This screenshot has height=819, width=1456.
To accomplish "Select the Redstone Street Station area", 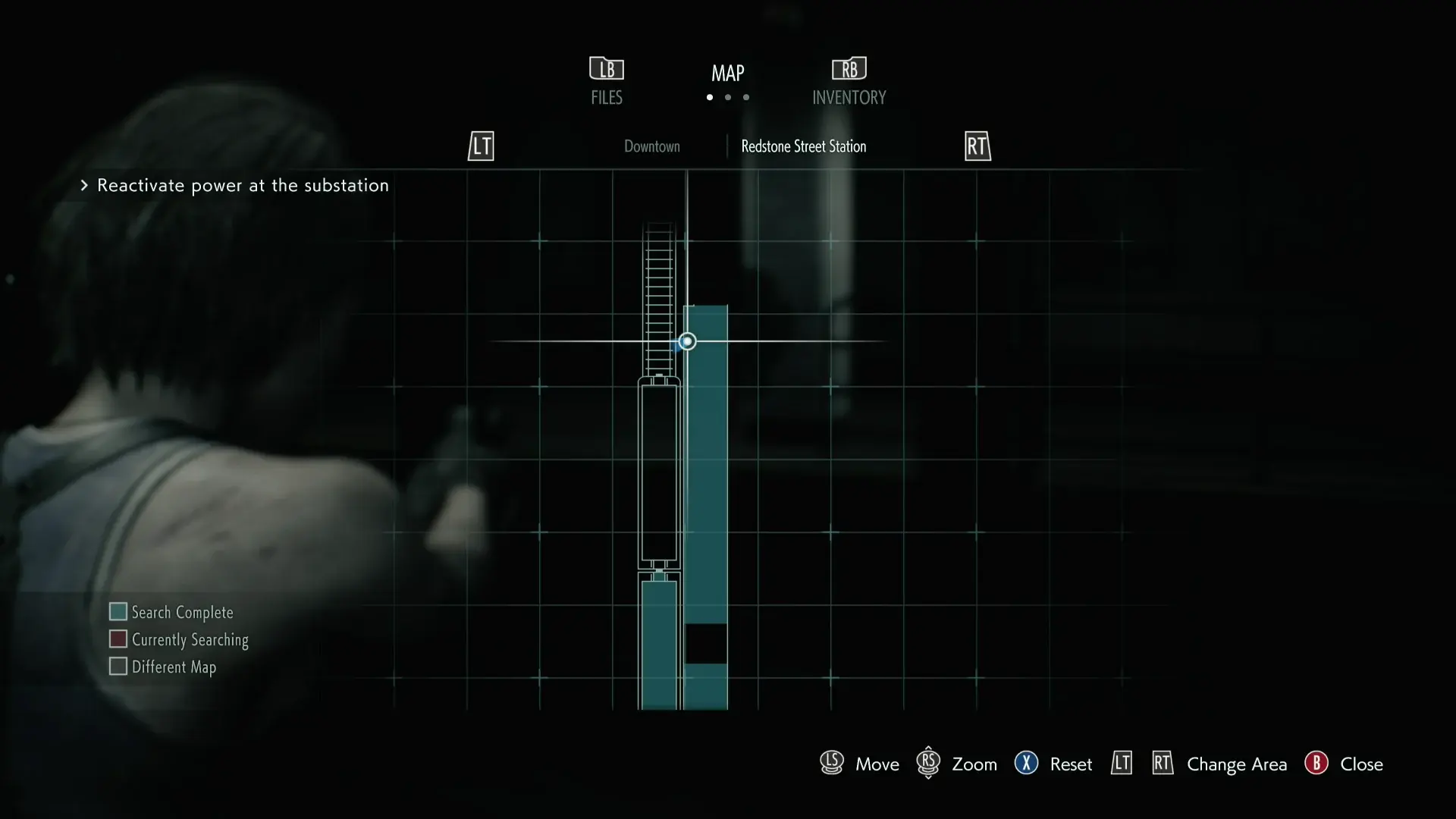I will tap(803, 146).
